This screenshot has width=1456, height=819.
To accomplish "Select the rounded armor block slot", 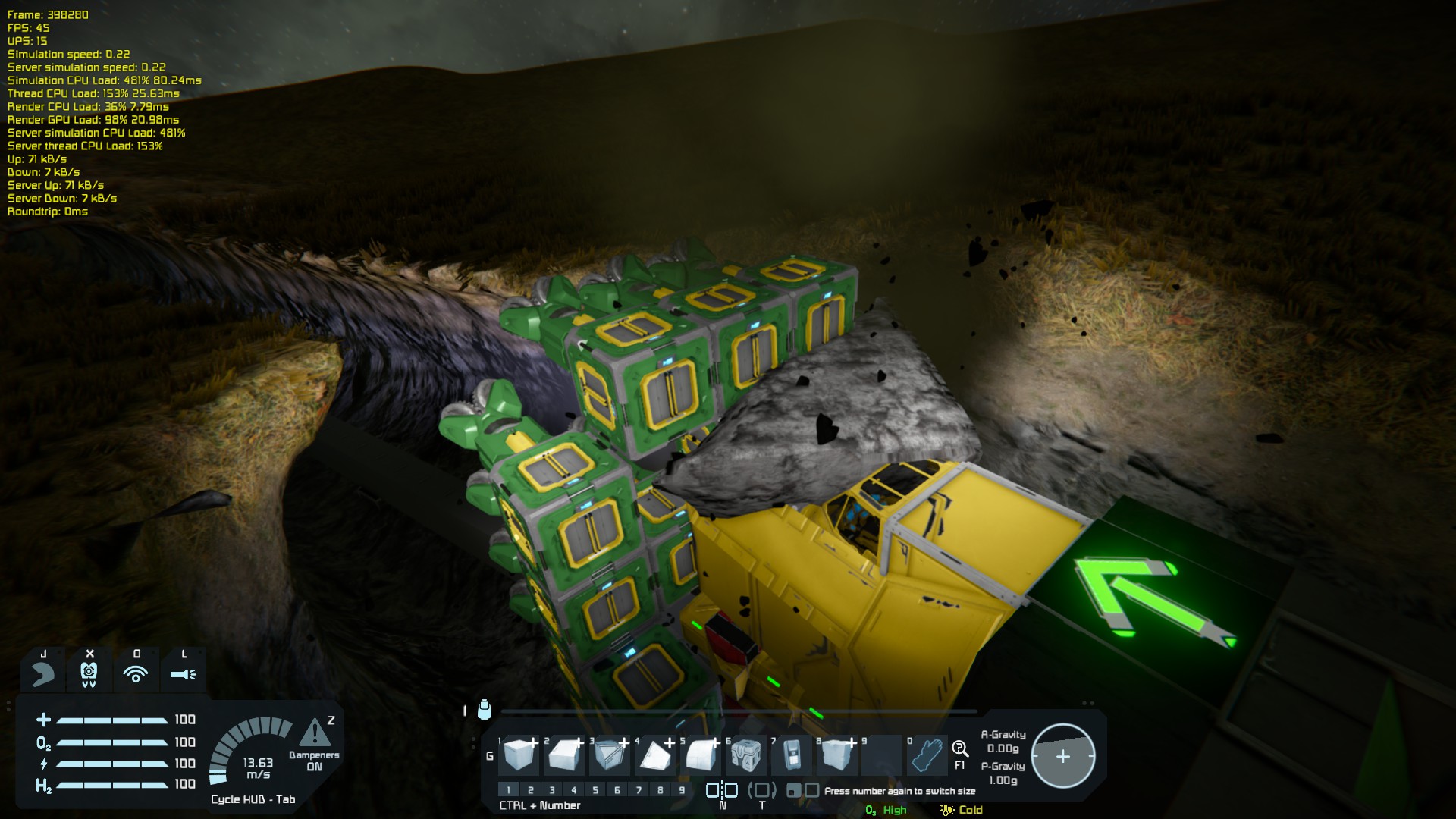I will [701, 755].
